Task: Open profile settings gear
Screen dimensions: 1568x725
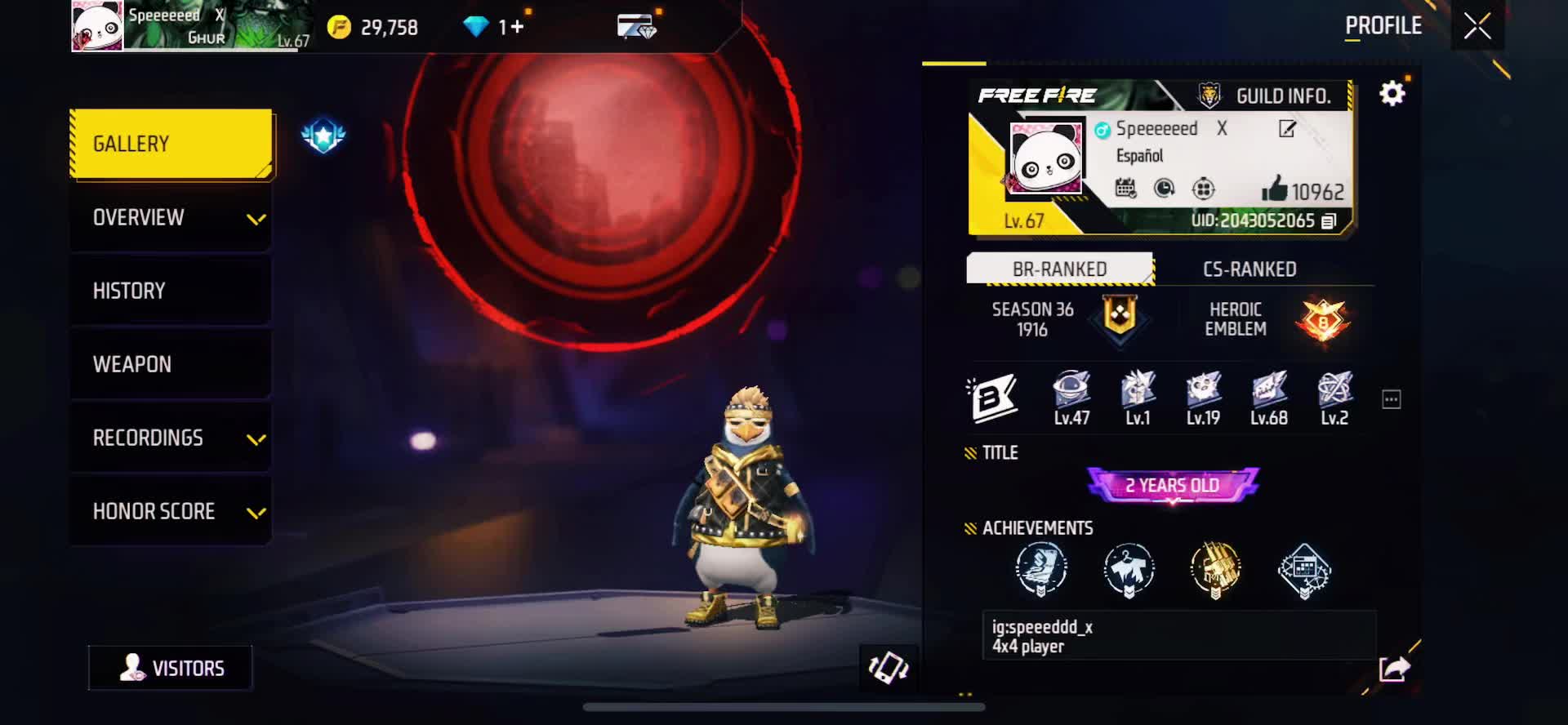Action: (1392, 94)
